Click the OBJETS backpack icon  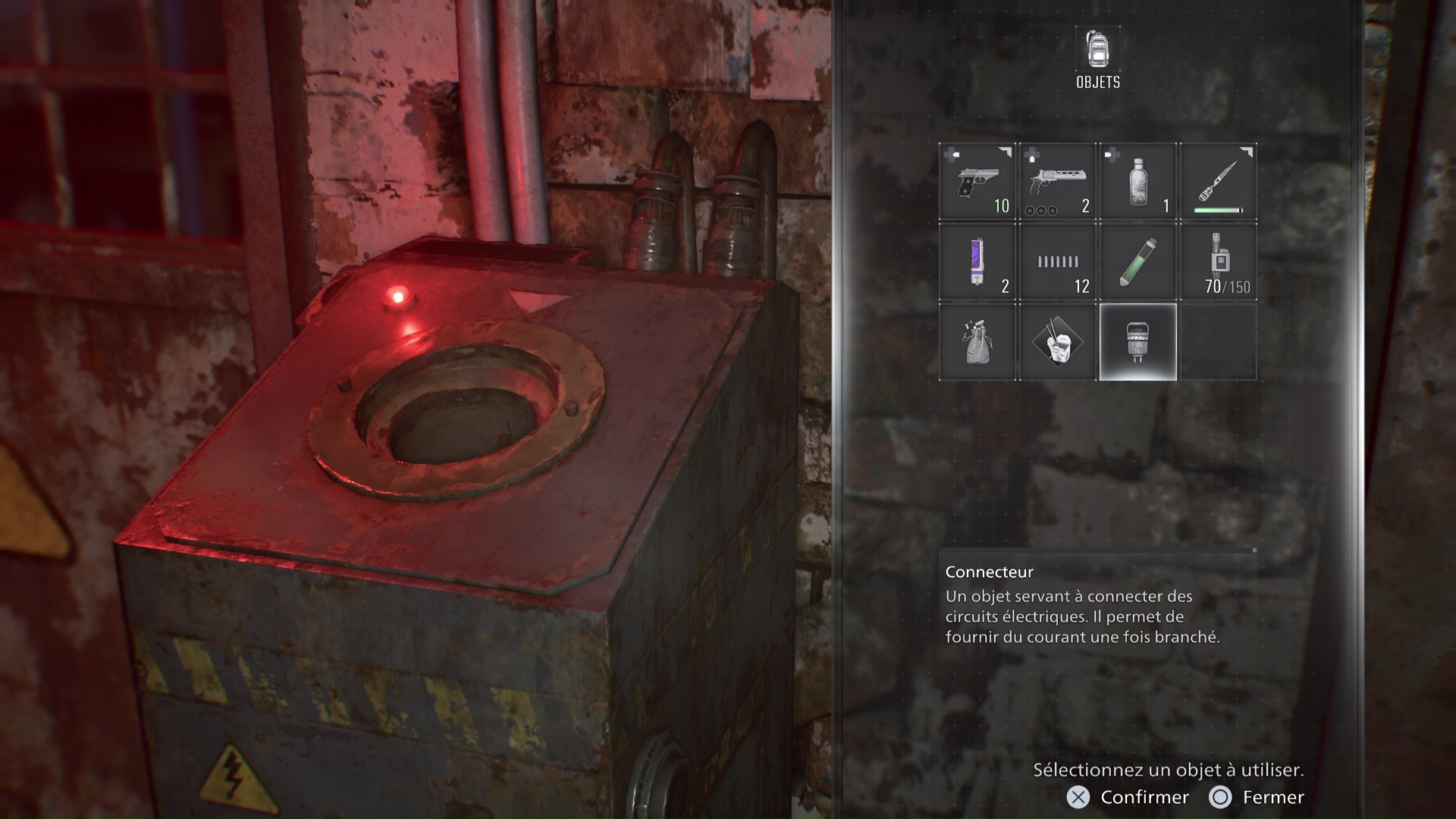(1097, 50)
